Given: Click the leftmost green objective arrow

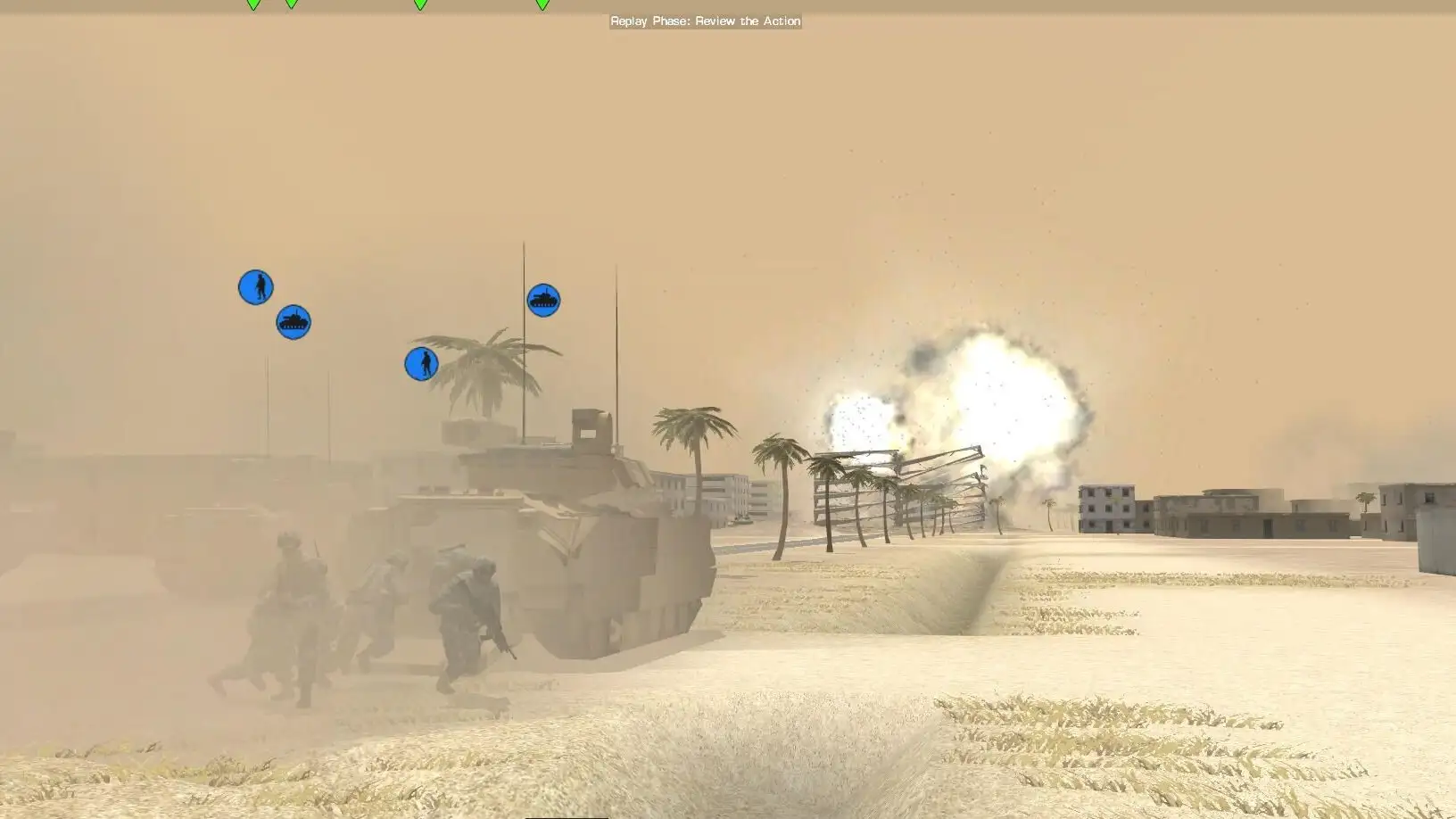Looking at the screenshot, I should 251,6.
